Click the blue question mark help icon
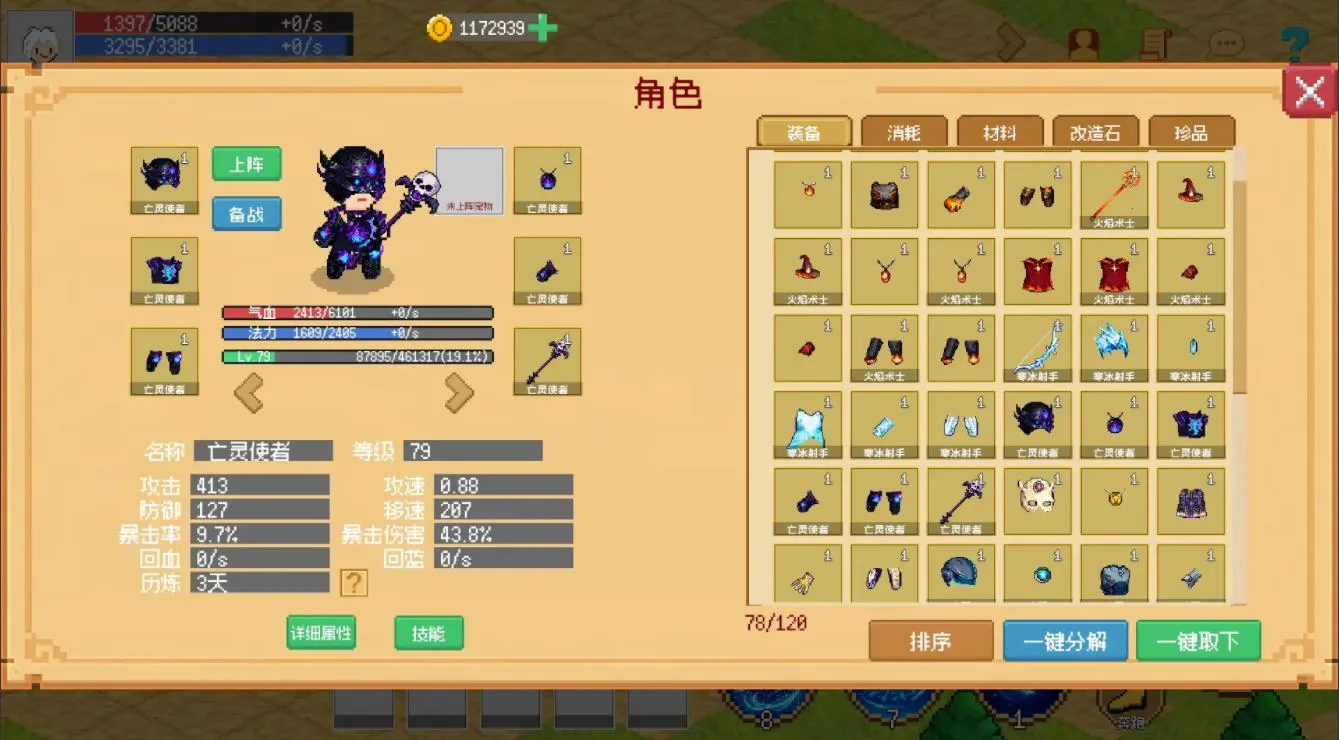This screenshot has width=1339, height=740. click(x=1295, y=40)
